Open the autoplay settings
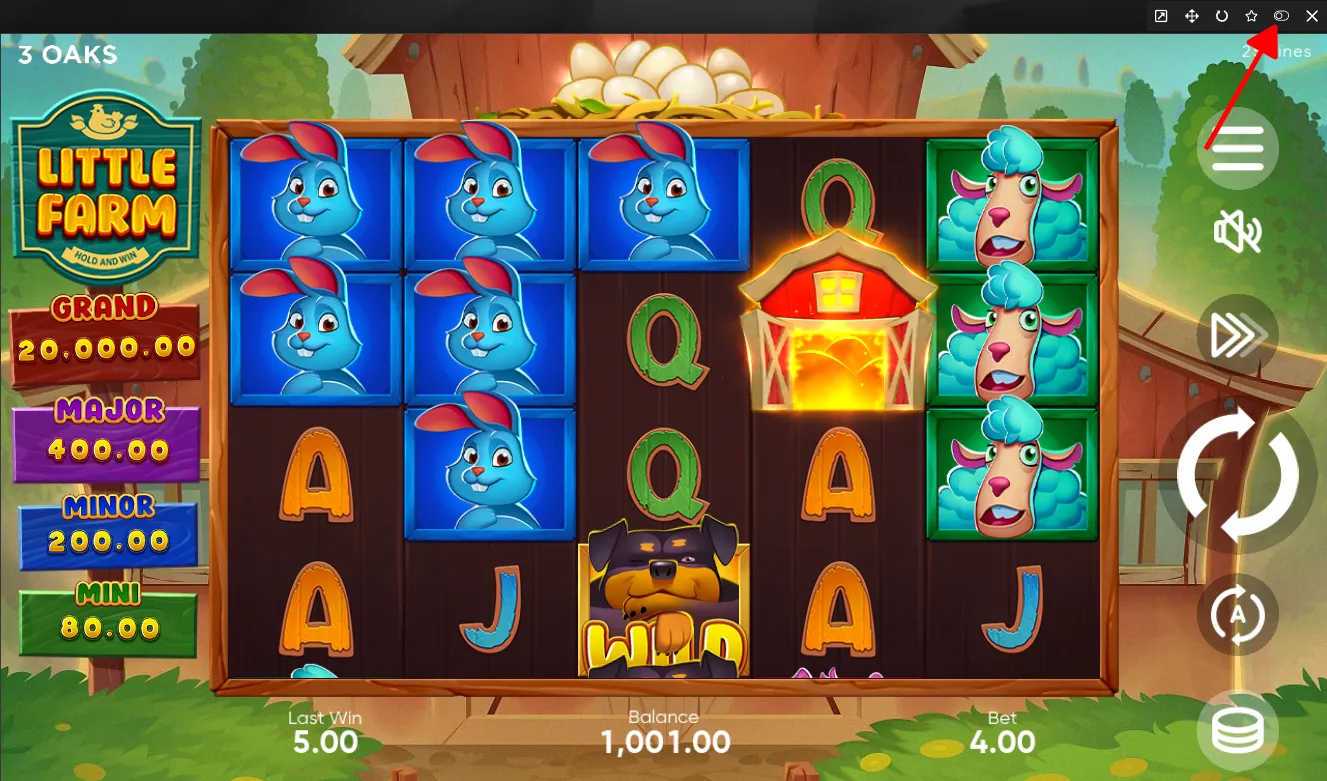 (1237, 614)
